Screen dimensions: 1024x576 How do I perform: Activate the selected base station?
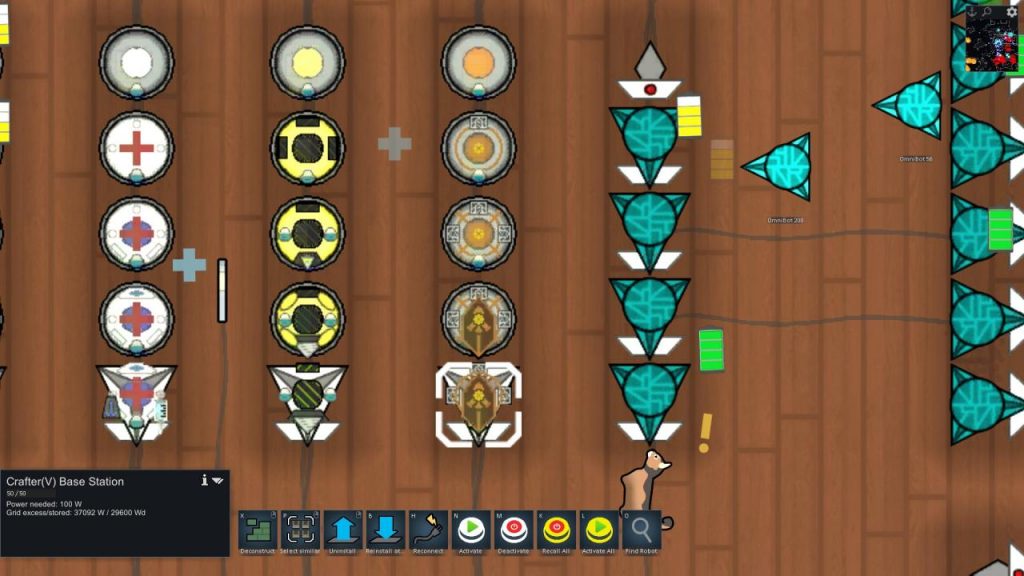471,531
